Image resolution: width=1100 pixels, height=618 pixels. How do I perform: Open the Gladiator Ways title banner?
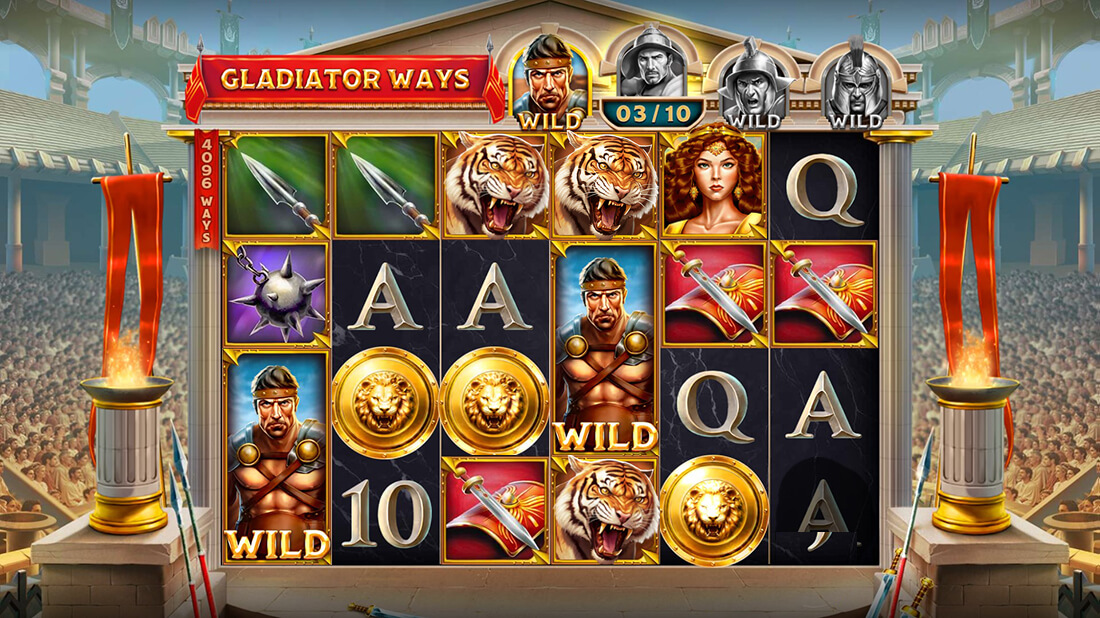click(345, 80)
